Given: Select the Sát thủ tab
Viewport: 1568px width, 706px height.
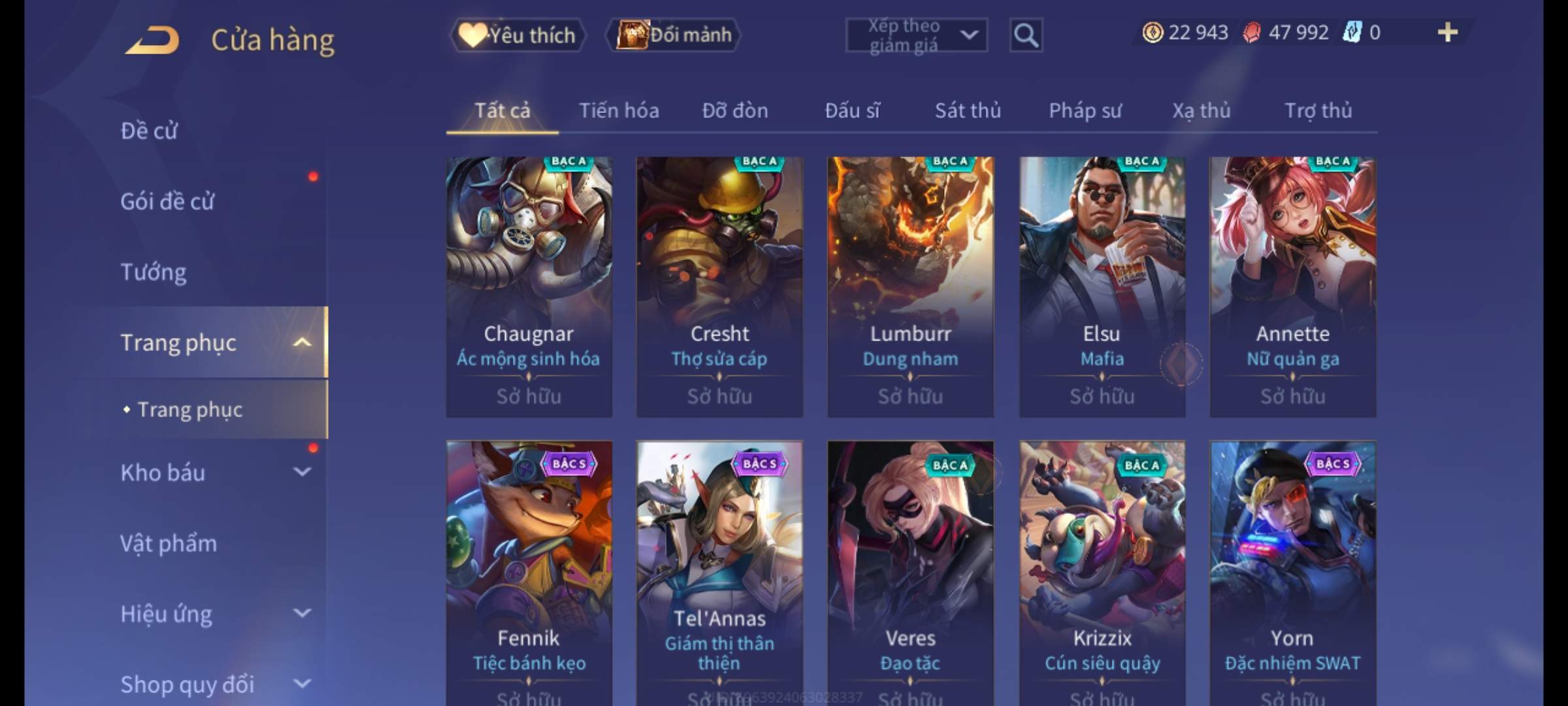Looking at the screenshot, I should point(968,111).
